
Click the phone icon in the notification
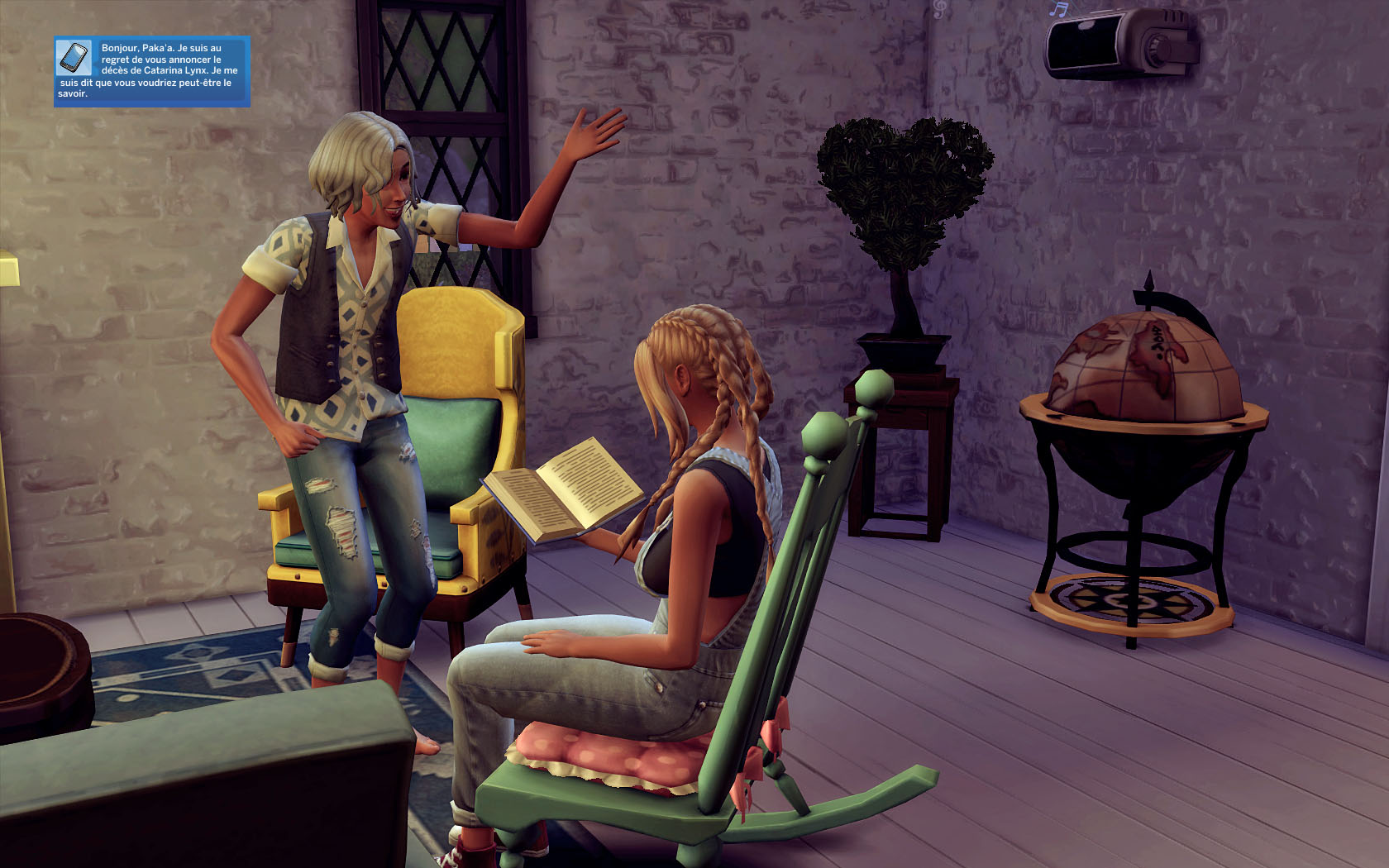click(x=74, y=57)
